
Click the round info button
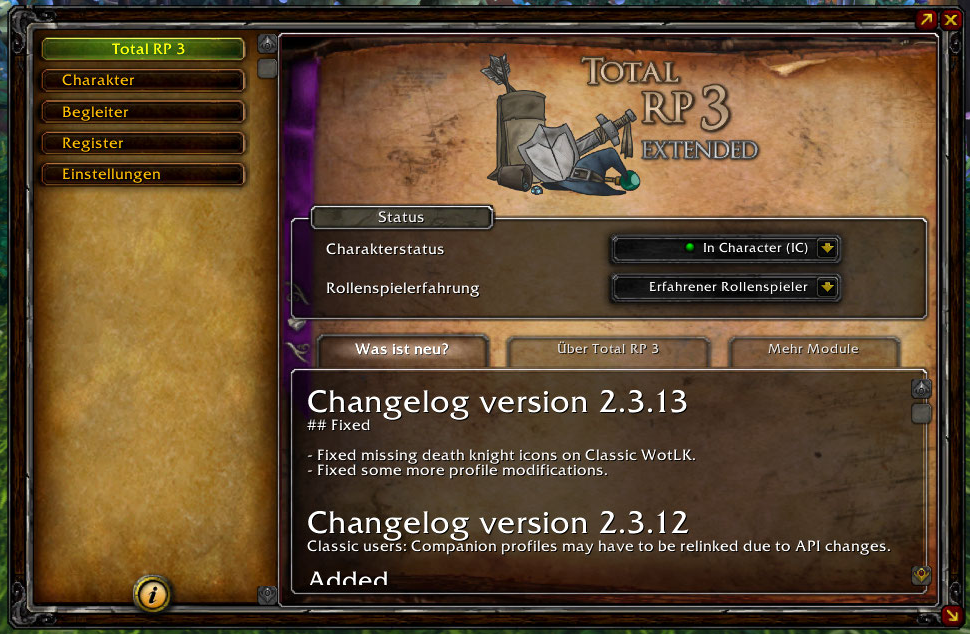click(152, 594)
